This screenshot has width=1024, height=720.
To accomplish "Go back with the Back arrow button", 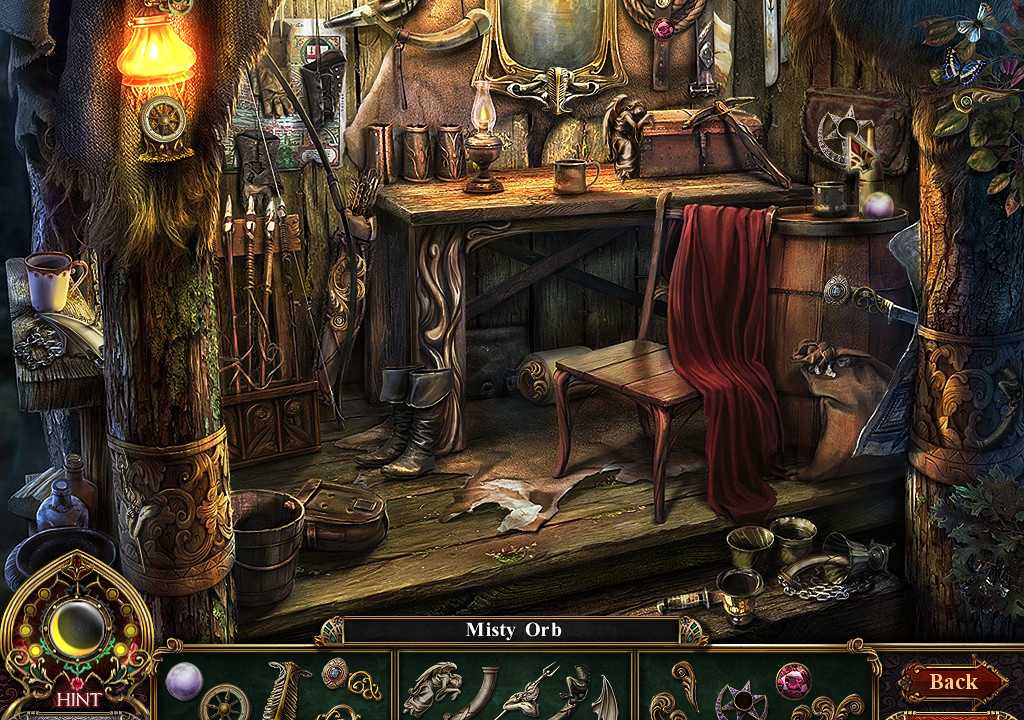I will point(953,682).
